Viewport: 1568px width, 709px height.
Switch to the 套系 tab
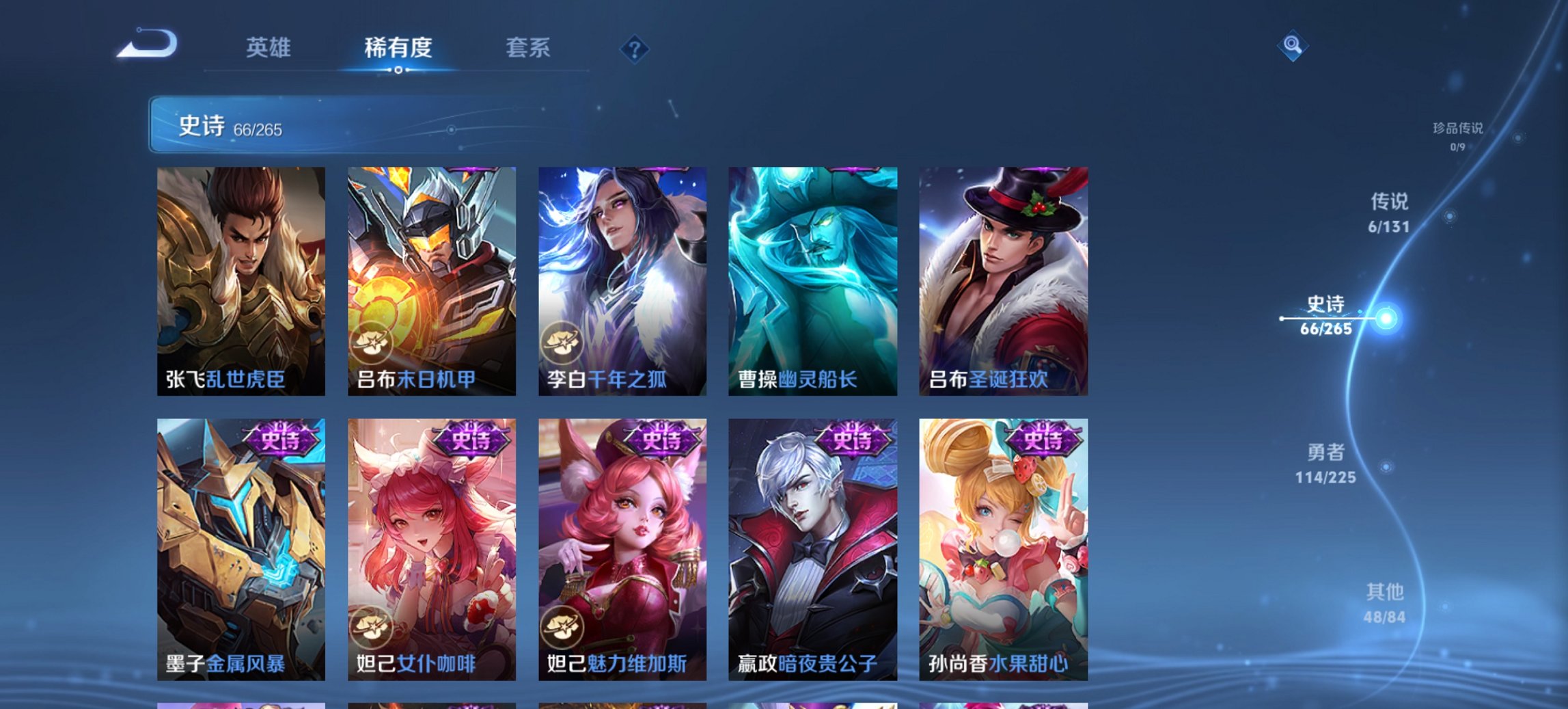[x=528, y=48]
